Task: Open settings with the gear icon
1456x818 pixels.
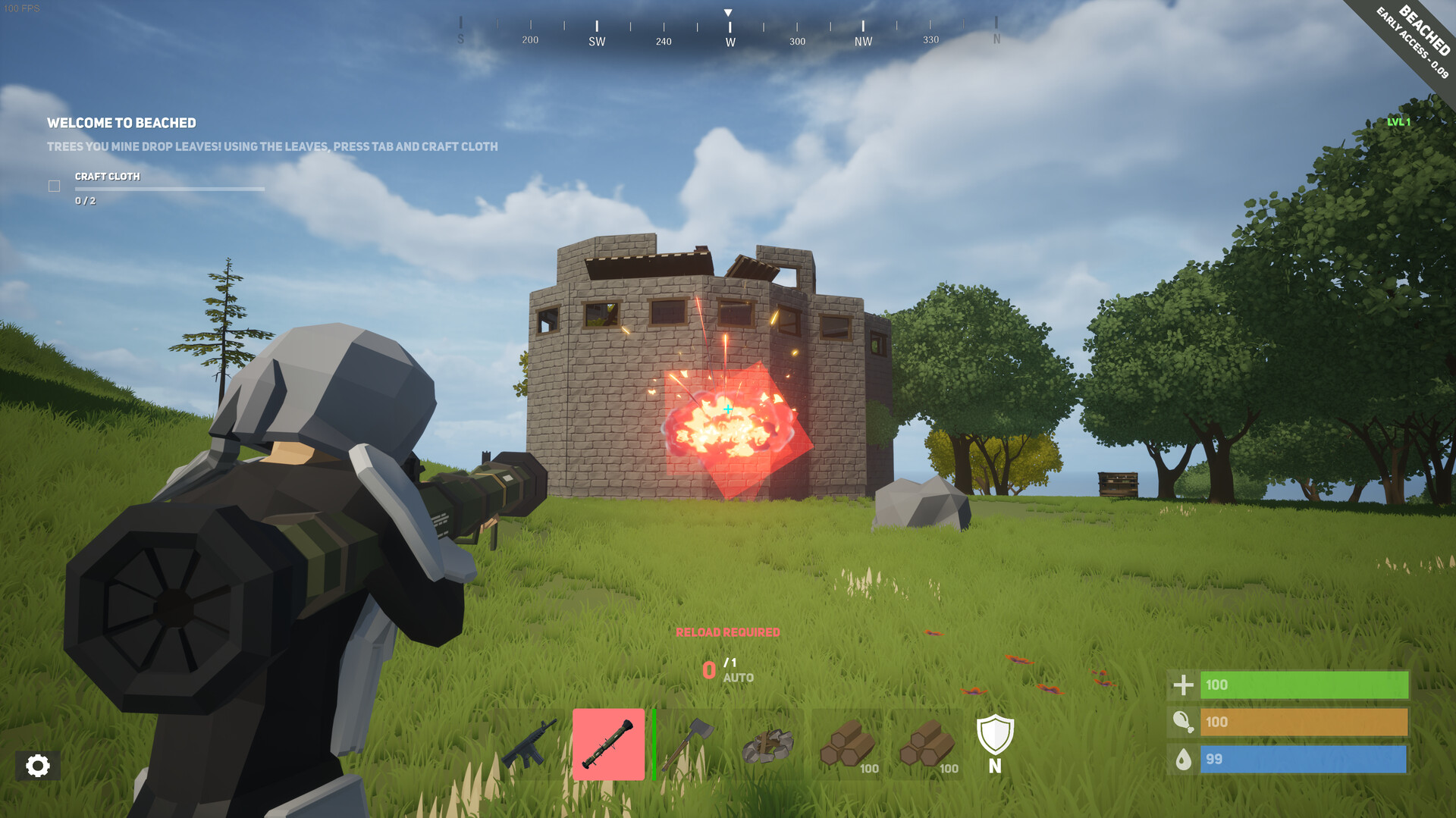Action: (37, 766)
